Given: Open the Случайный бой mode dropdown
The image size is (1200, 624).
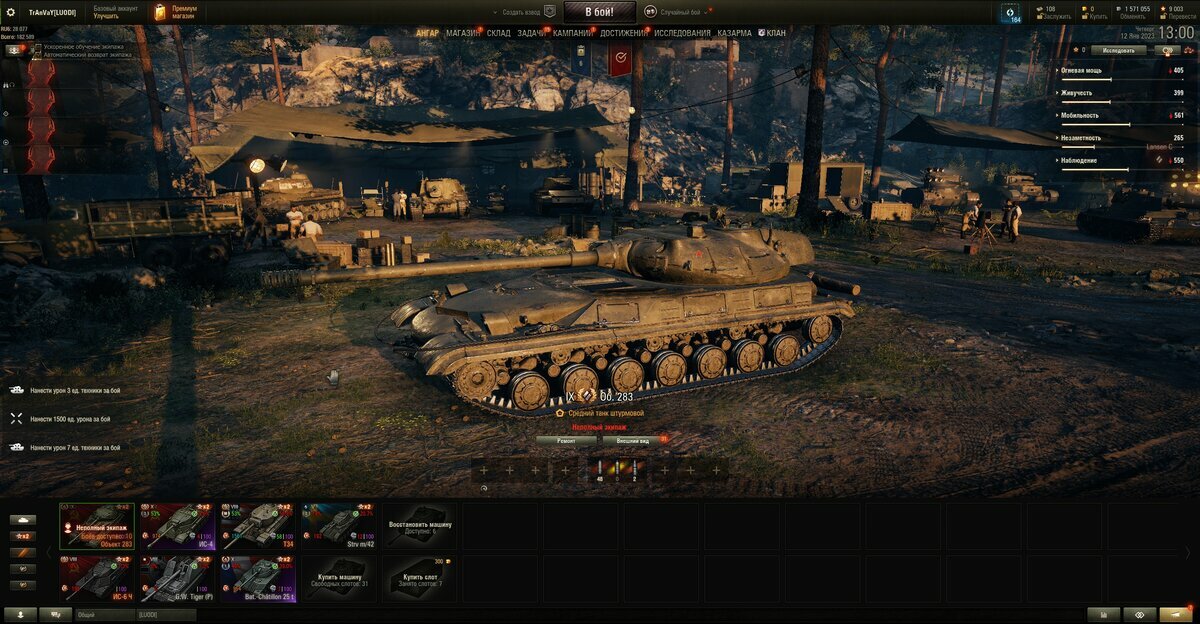Looking at the screenshot, I should point(680,12).
